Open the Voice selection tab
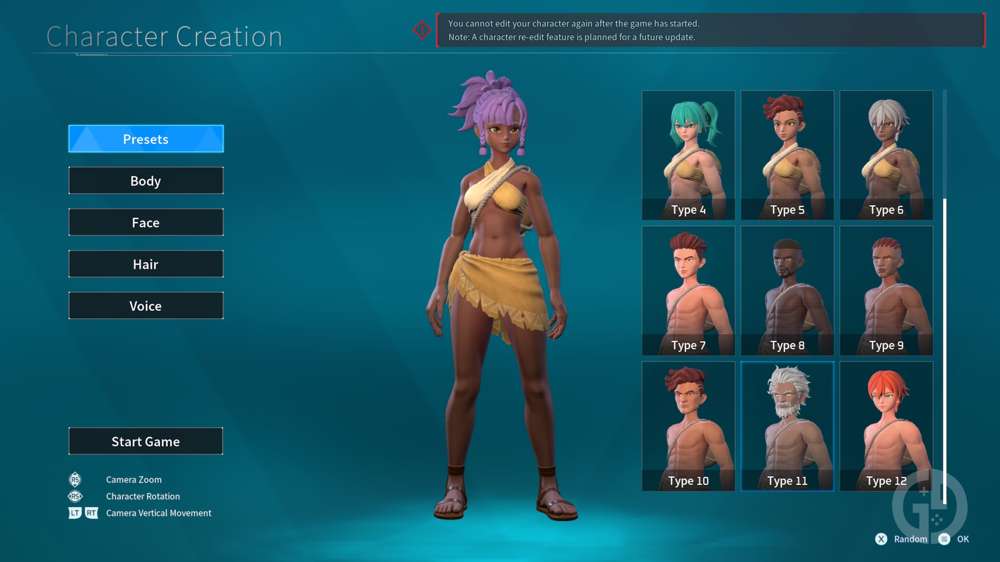 [x=146, y=306]
